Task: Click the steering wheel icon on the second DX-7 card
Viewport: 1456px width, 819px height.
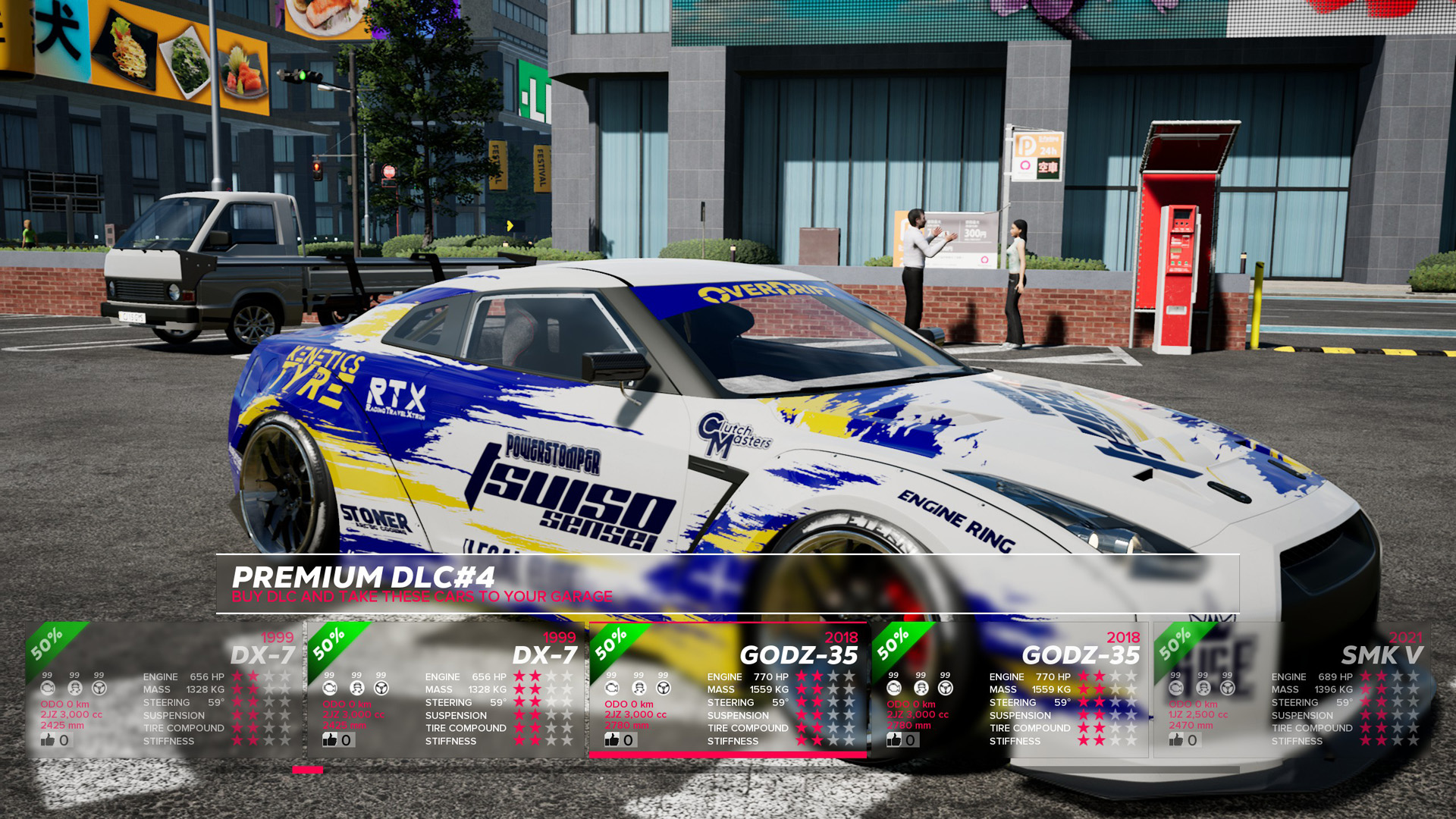Action: coord(380,688)
